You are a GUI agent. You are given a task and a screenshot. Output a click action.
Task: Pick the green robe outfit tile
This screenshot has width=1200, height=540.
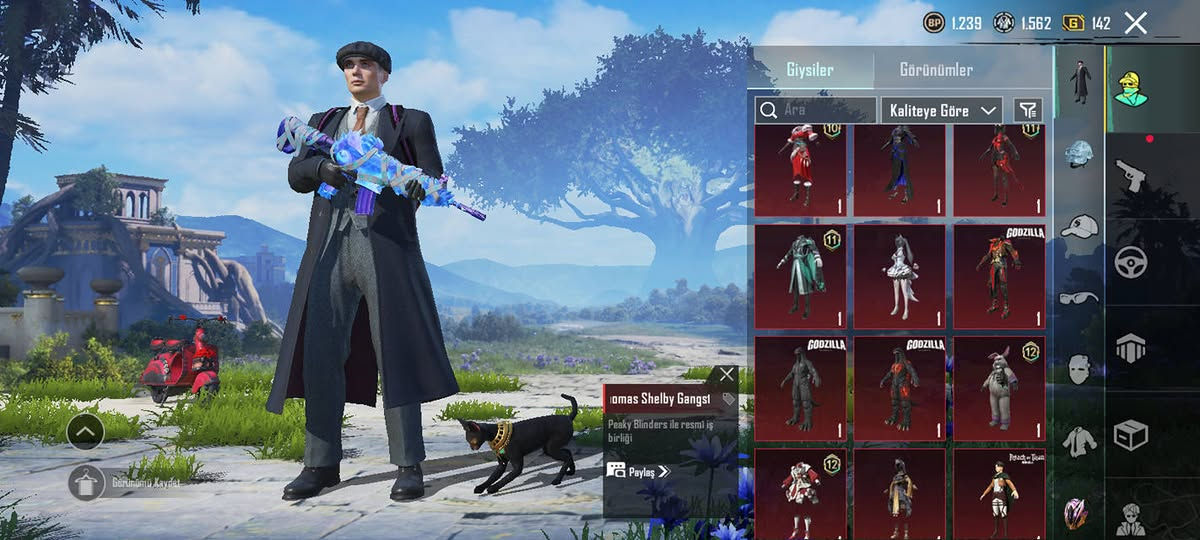(x=799, y=276)
